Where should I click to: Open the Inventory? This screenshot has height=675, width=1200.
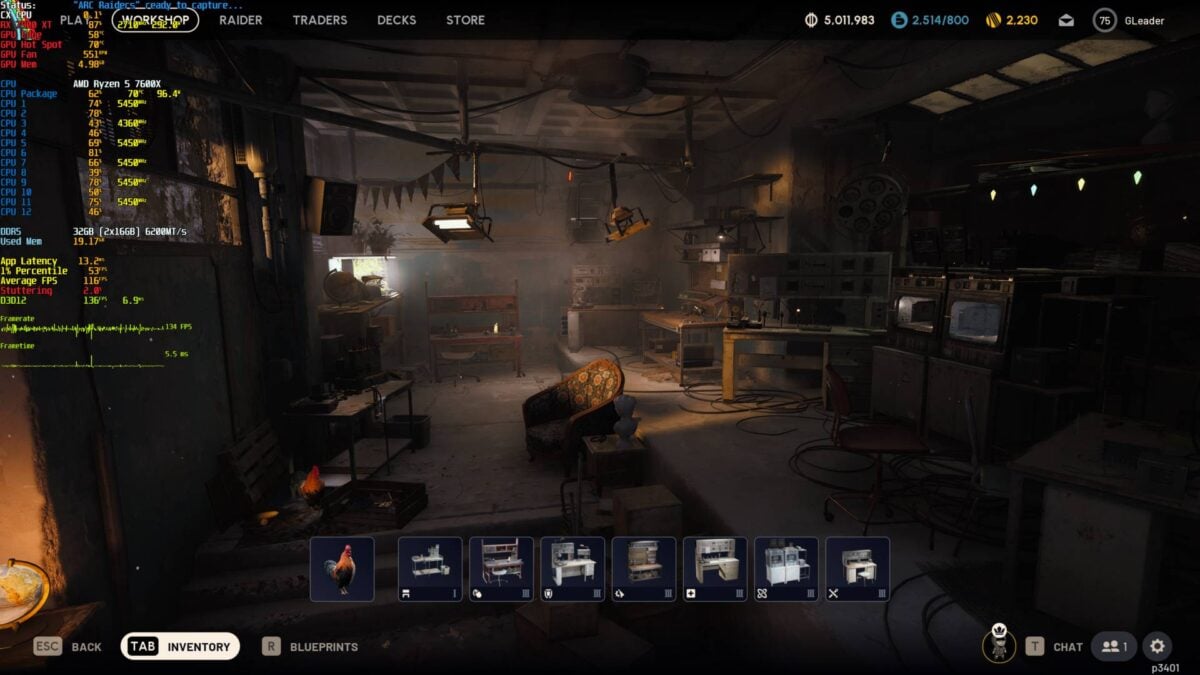coord(181,647)
